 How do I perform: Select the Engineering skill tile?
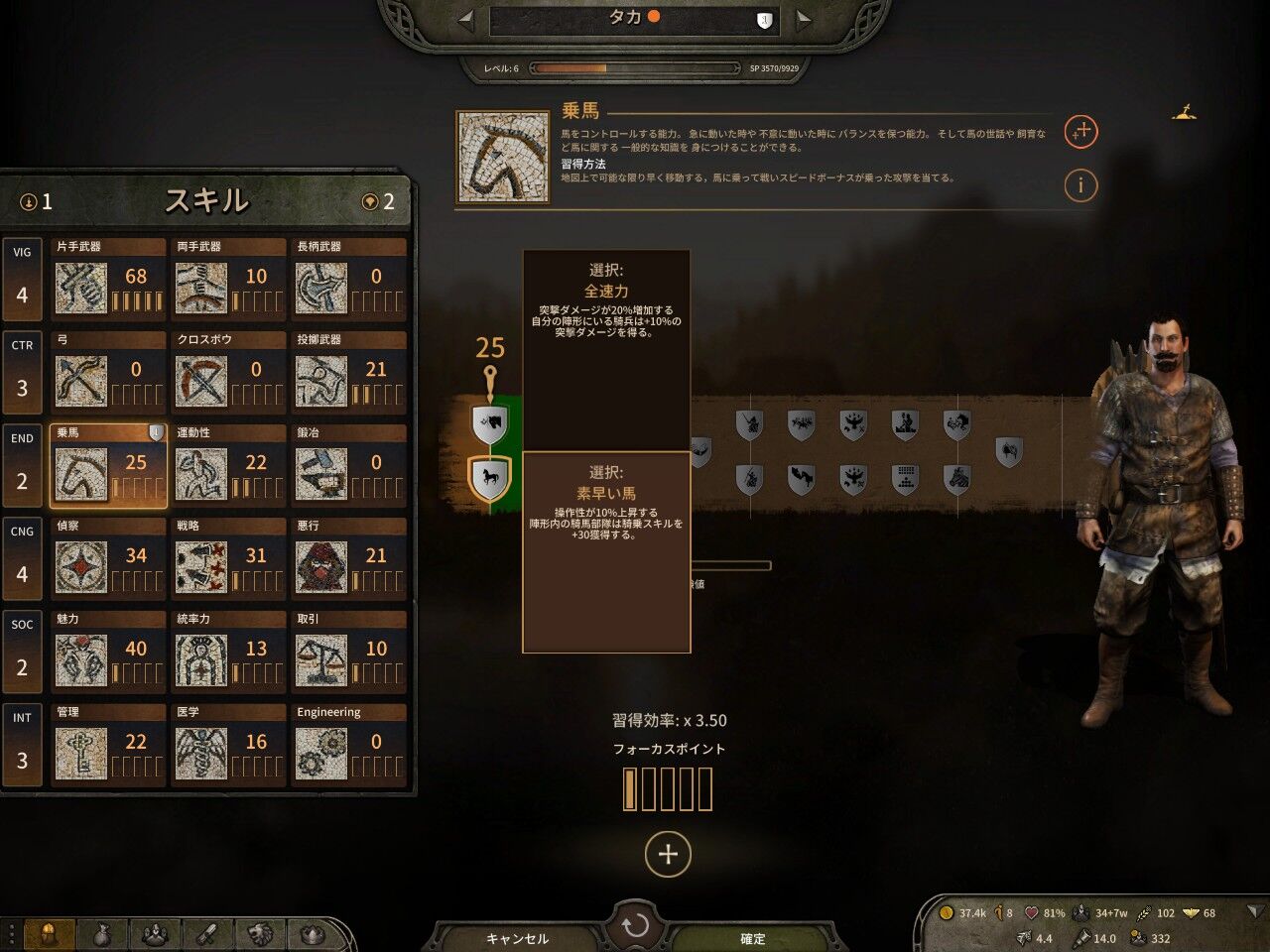coord(349,744)
